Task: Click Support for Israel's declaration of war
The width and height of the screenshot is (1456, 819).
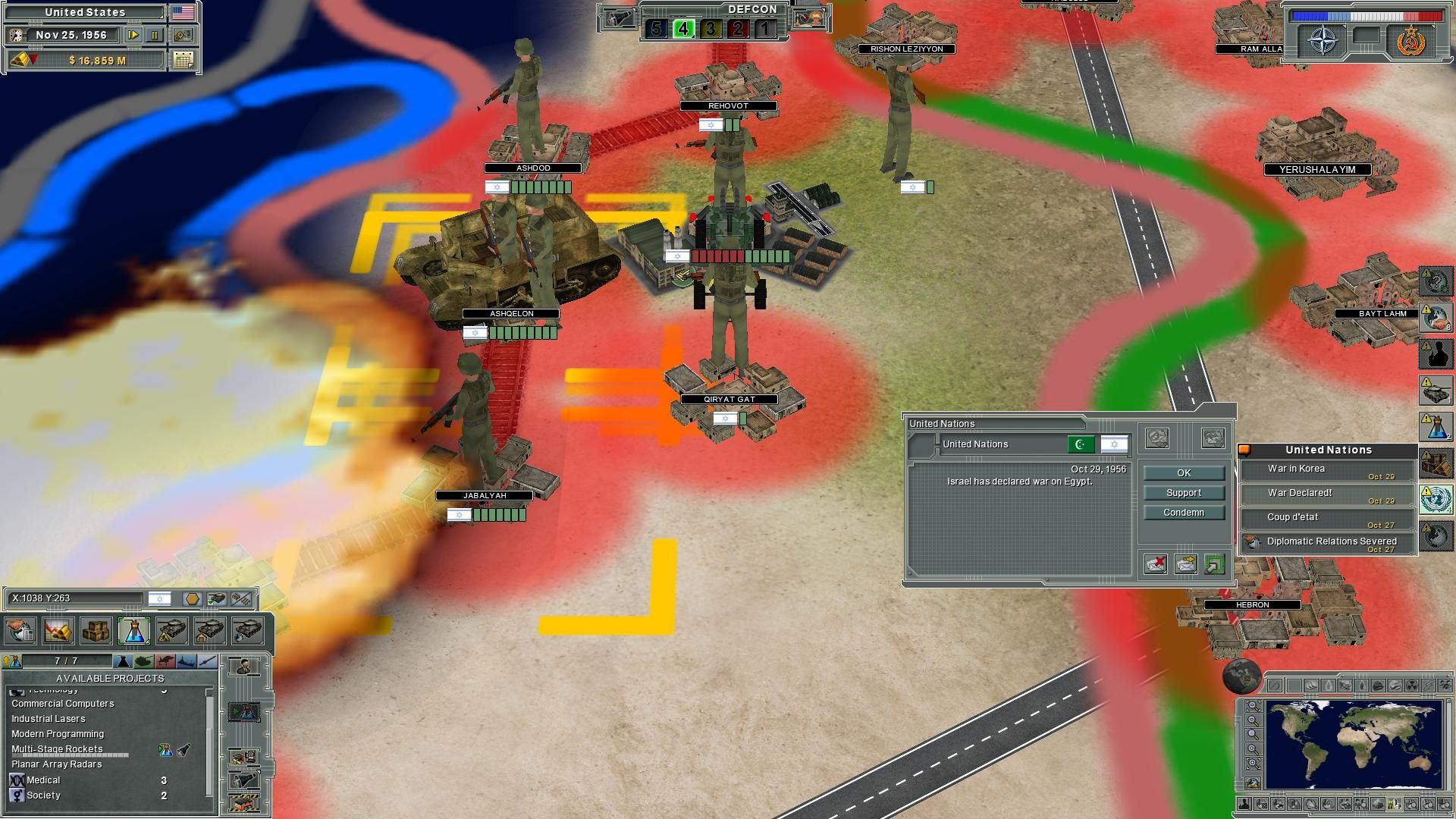Action: 1185,493
